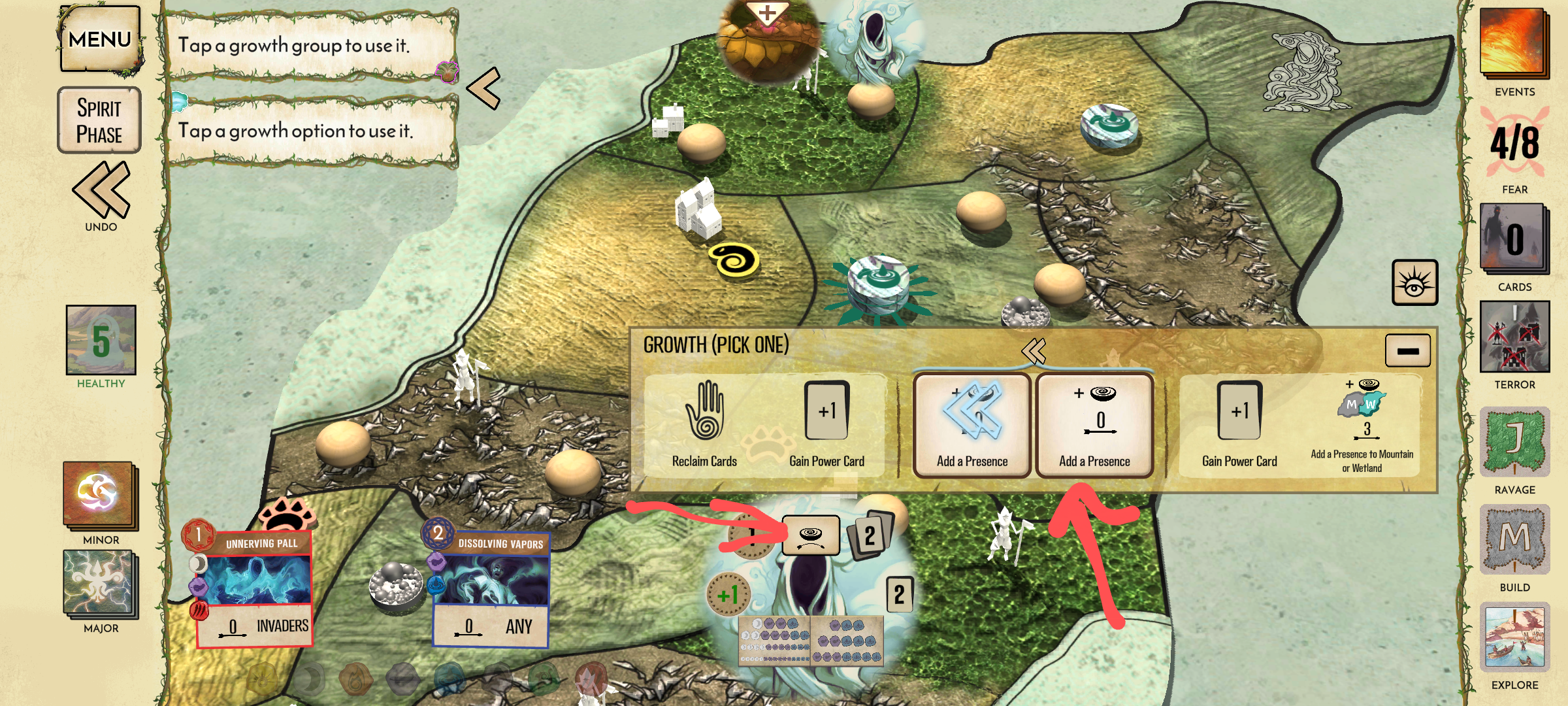Collapse the instruction prompts with the arrow
Image resolution: width=1568 pixels, height=706 pixels.
[484, 88]
